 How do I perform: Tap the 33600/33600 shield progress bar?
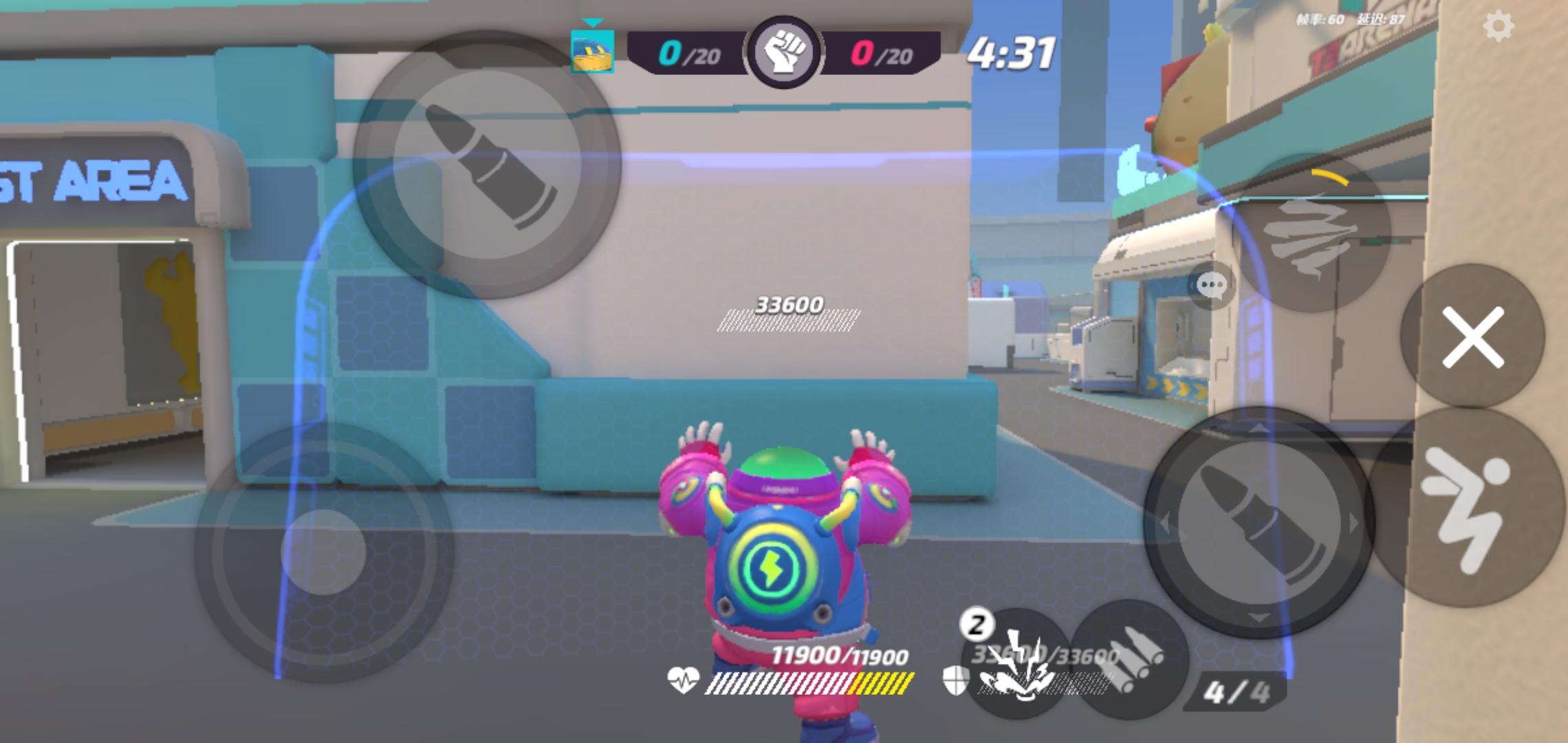tap(1045, 678)
